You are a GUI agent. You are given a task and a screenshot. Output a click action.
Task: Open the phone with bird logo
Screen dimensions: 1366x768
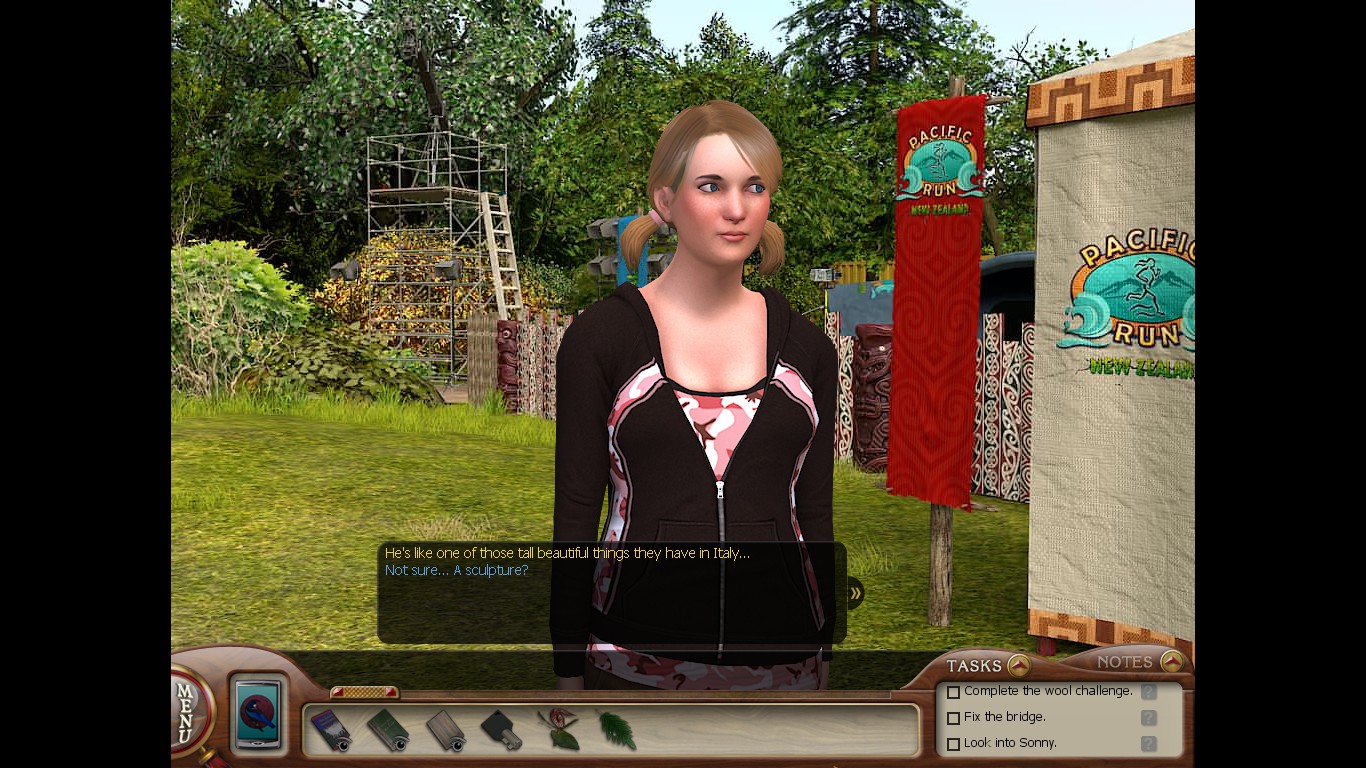pyautogui.click(x=259, y=714)
